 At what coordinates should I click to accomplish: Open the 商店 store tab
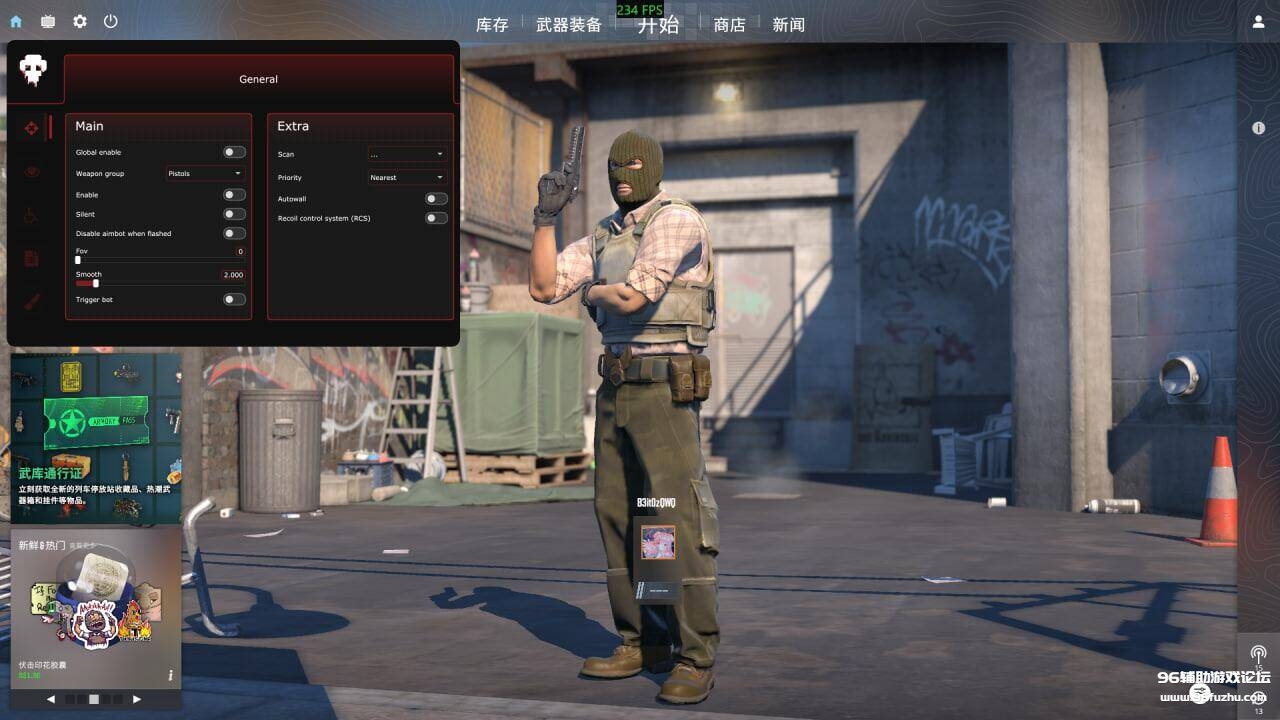click(x=729, y=25)
